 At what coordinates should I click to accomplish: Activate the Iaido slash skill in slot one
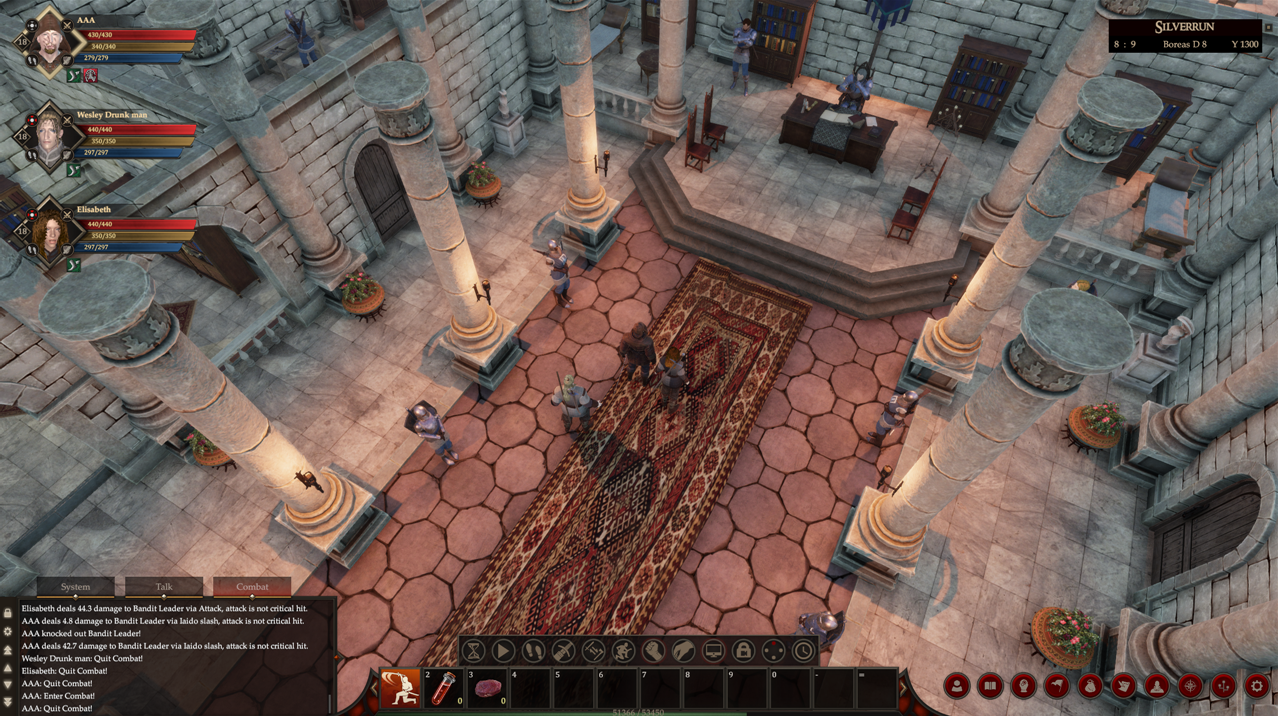point(400,689)
